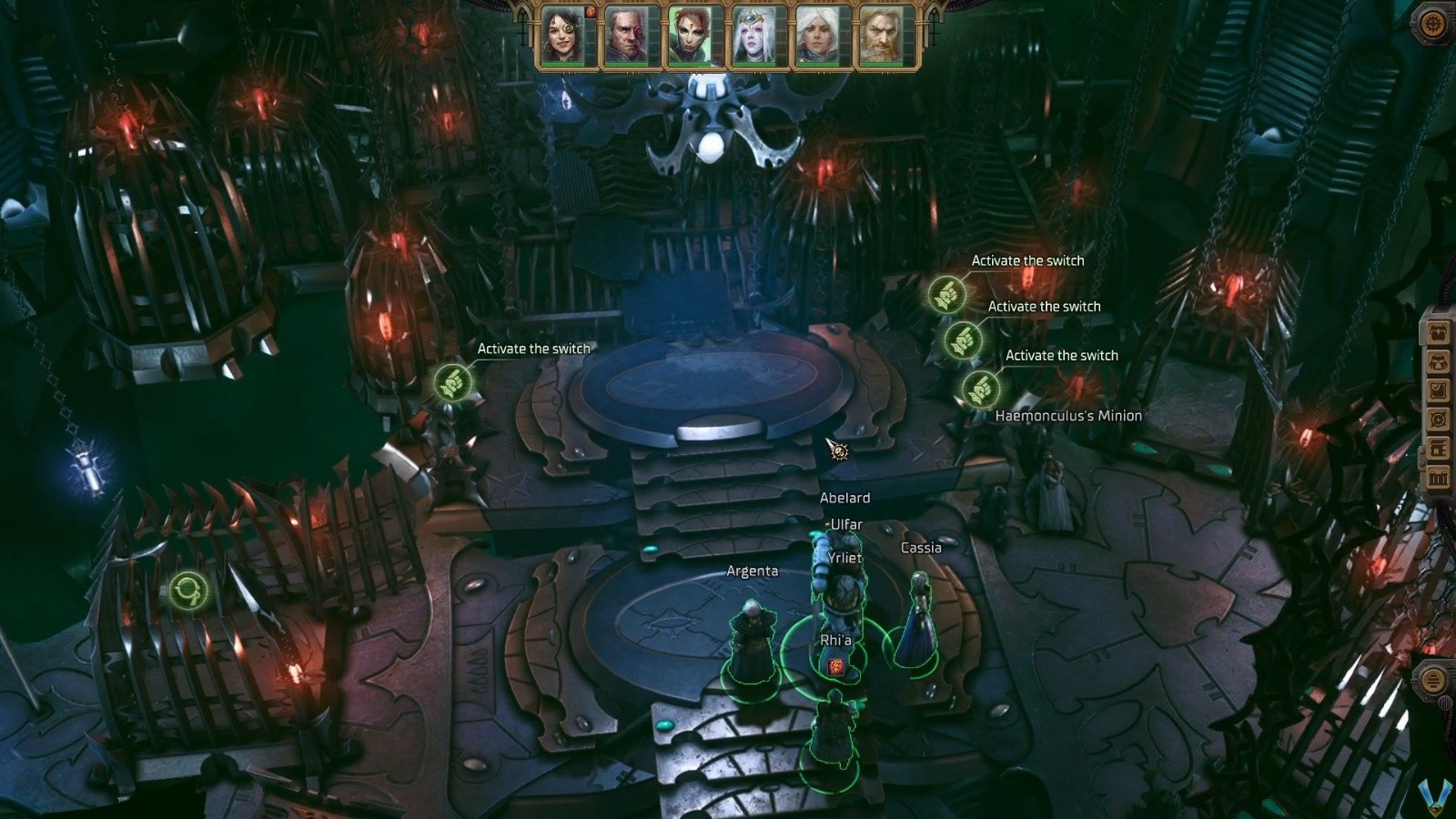
Task: Open the cargo hold sidebar icon
Action: [x=1439, y=474]
